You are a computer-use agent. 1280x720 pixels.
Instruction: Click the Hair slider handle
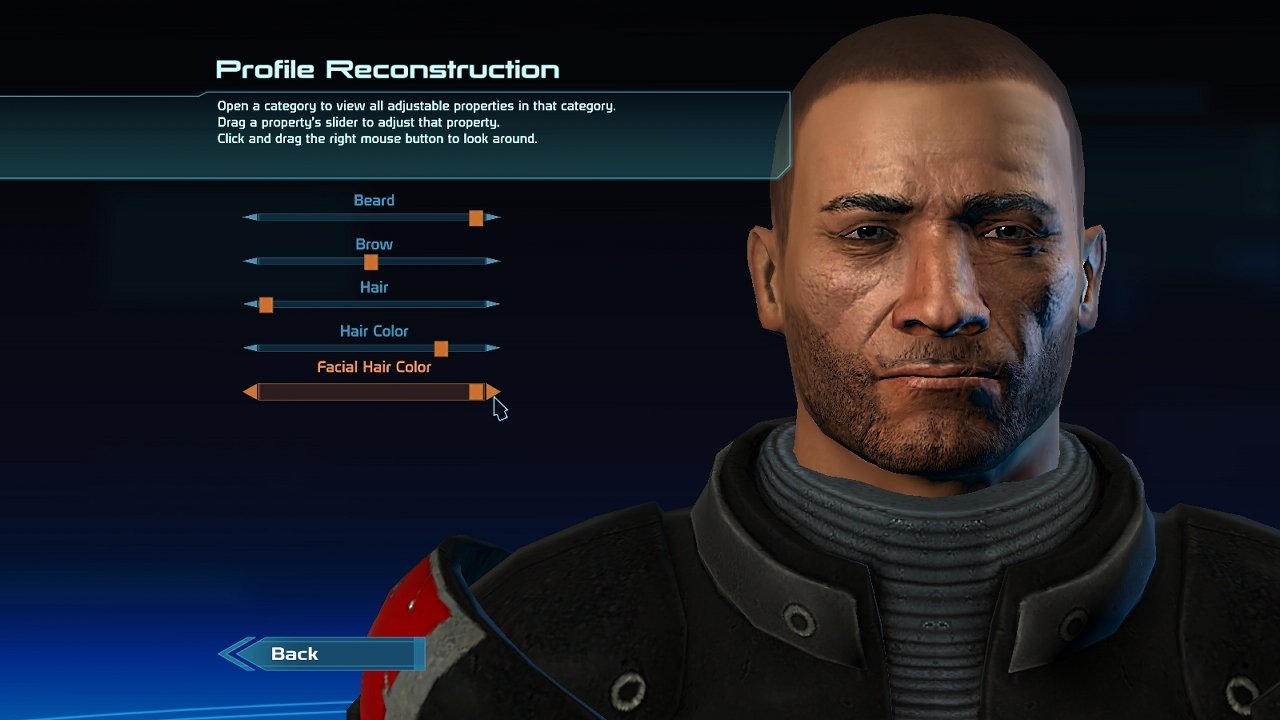(266, 305)
